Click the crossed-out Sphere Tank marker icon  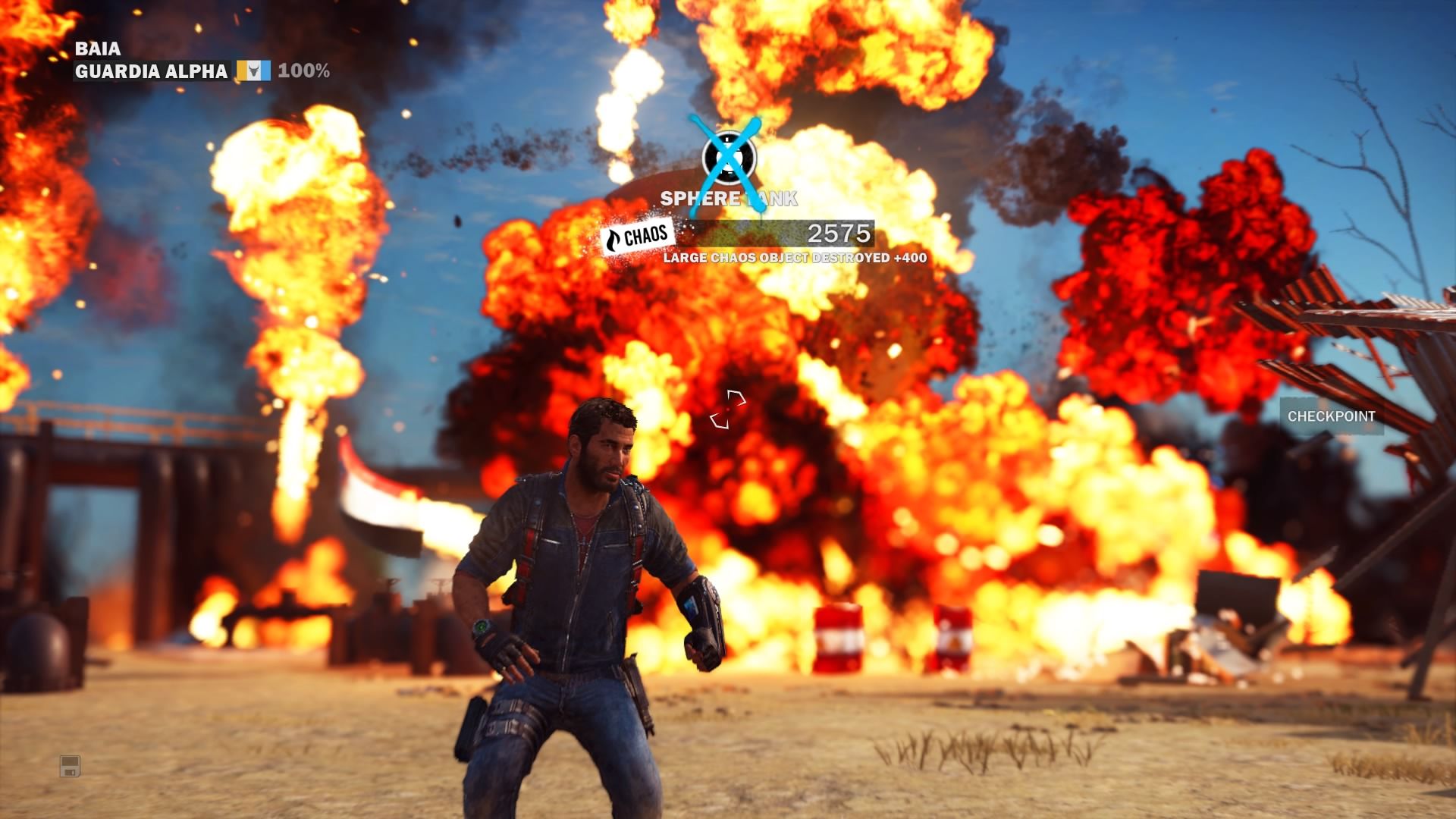click(x=728, y=158)
